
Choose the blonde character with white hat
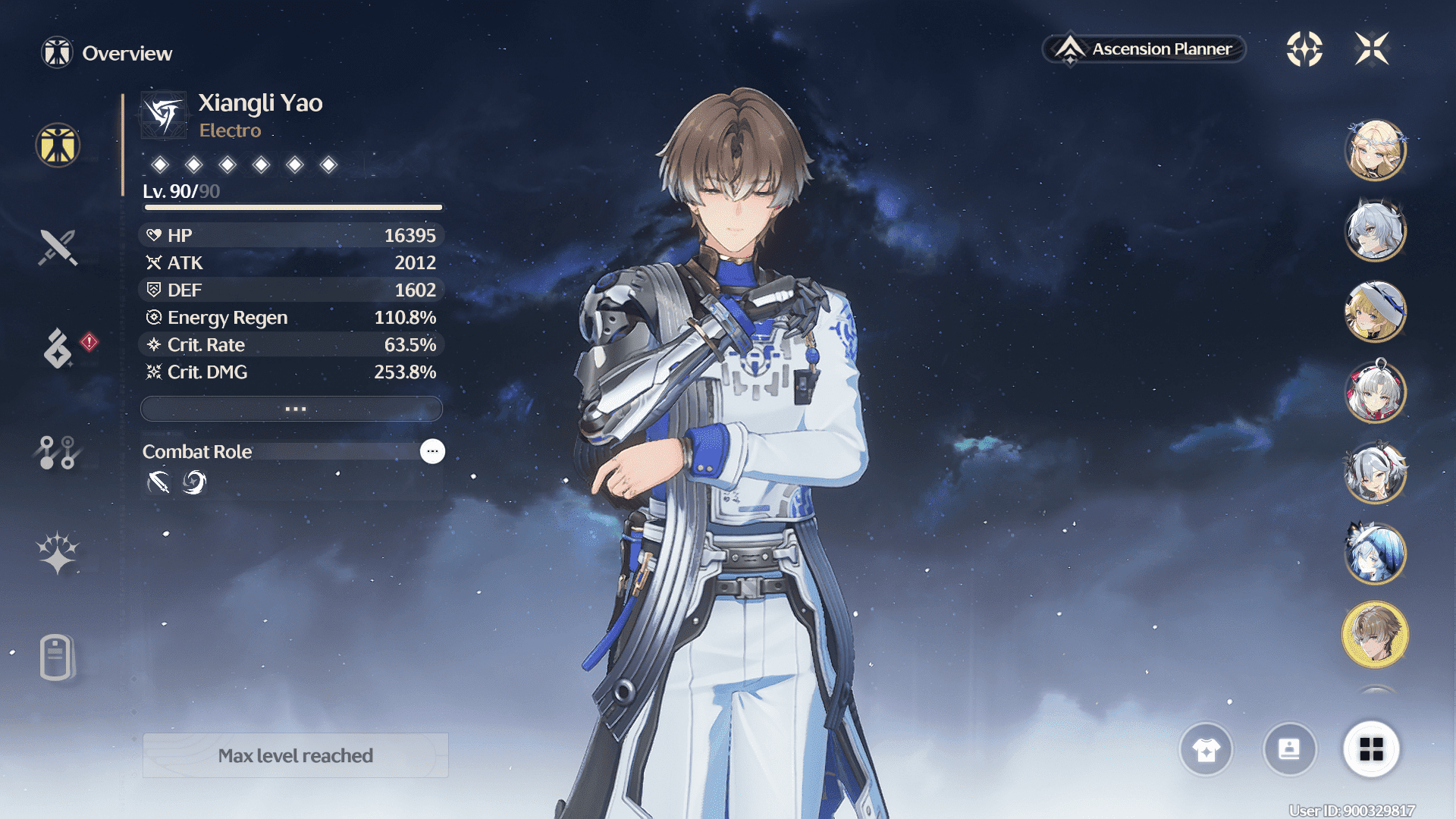click(1375, 312)
